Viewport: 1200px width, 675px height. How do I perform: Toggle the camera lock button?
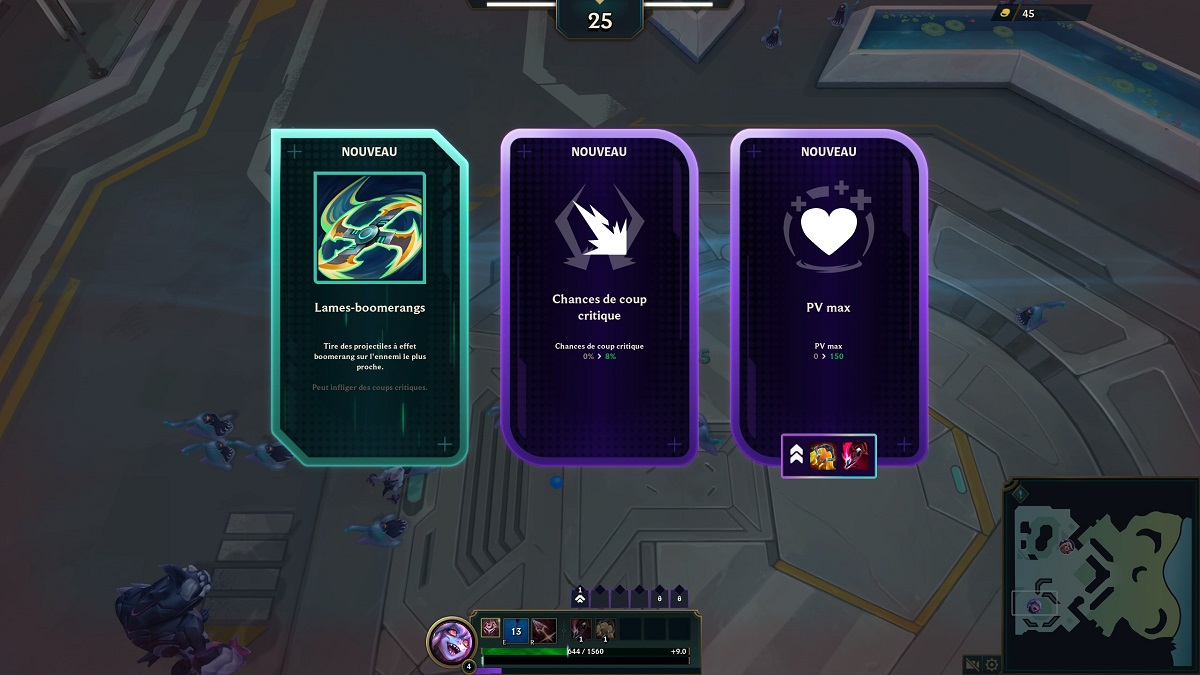(x=971, y=663)
